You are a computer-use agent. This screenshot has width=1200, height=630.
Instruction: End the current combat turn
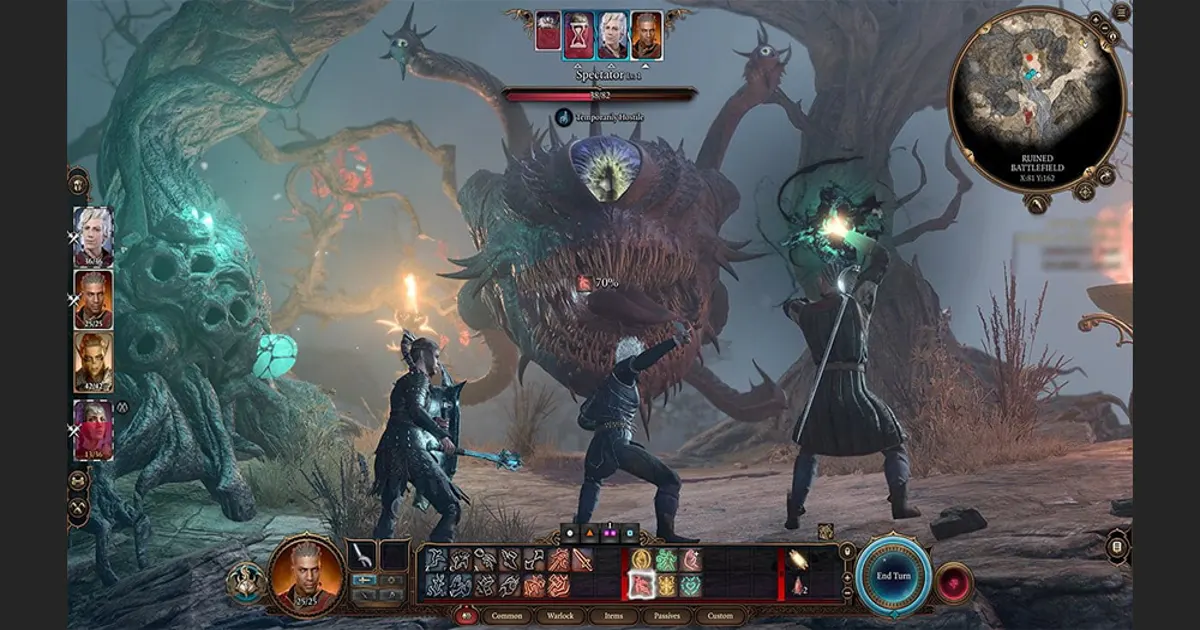point(893,575)
